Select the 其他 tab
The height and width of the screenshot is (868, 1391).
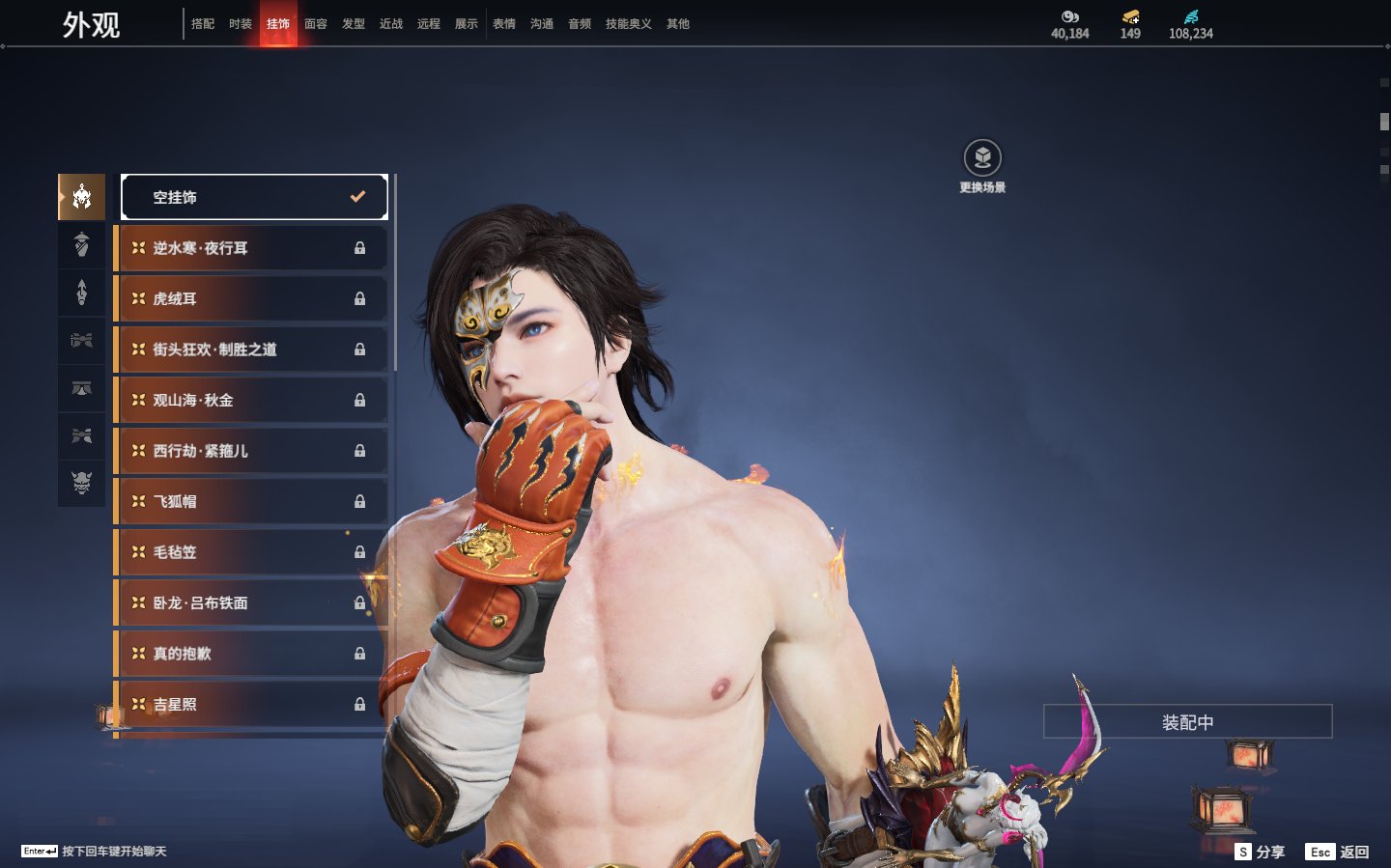point(678,24)
